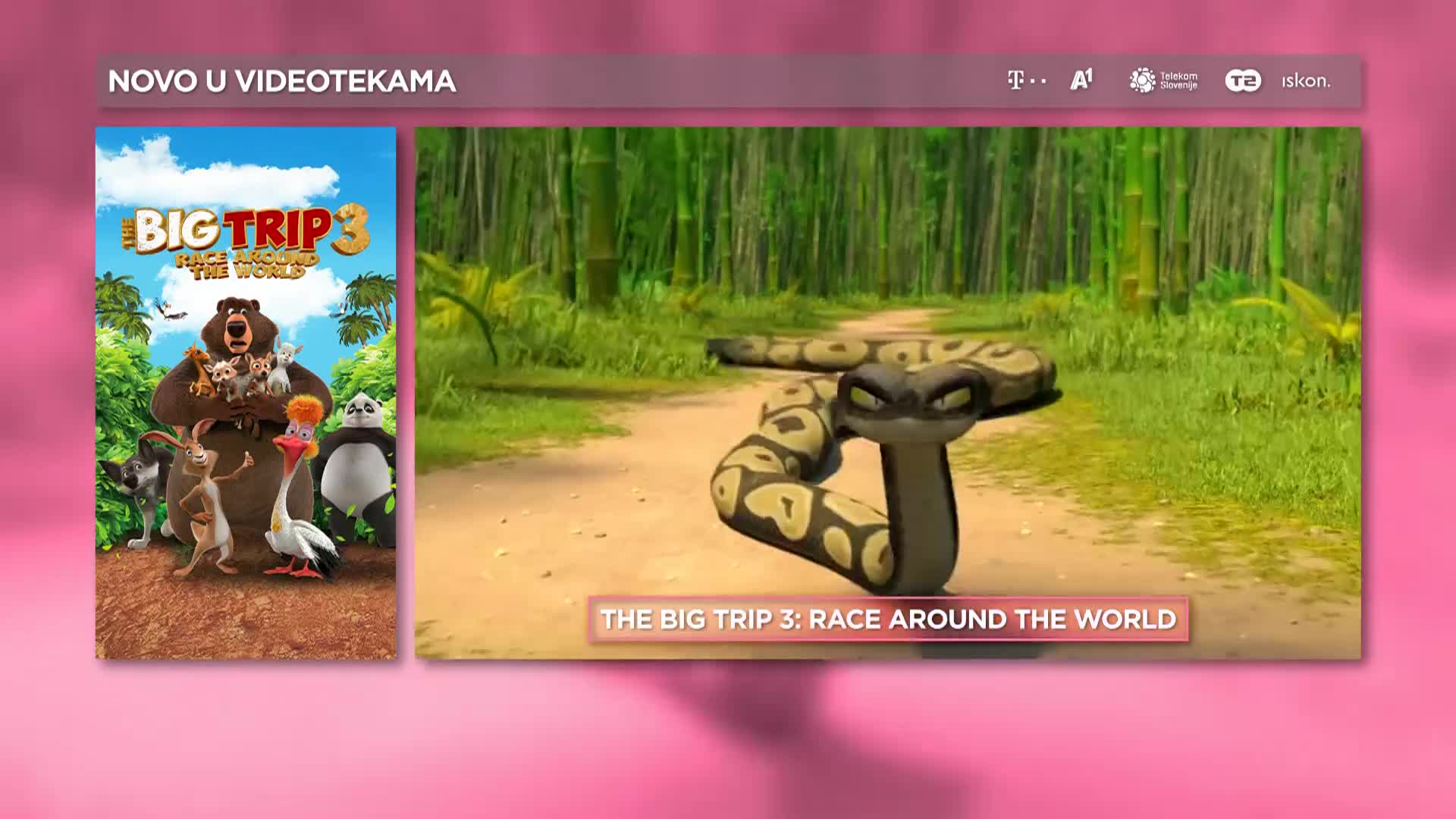Select The Big Trip 3 movie poster
The height and width of the screenshot is (819, 1456).
[x=246, y=392]
